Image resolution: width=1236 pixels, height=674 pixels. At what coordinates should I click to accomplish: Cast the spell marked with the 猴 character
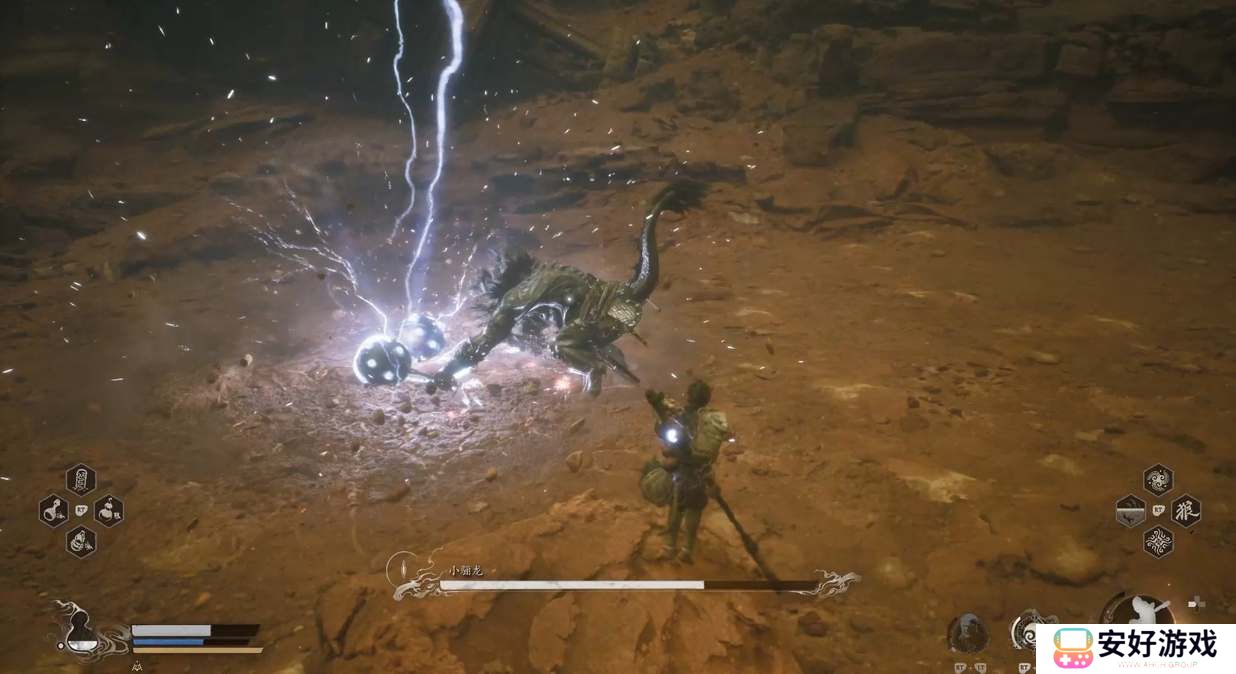click(x=1186, y=511)
